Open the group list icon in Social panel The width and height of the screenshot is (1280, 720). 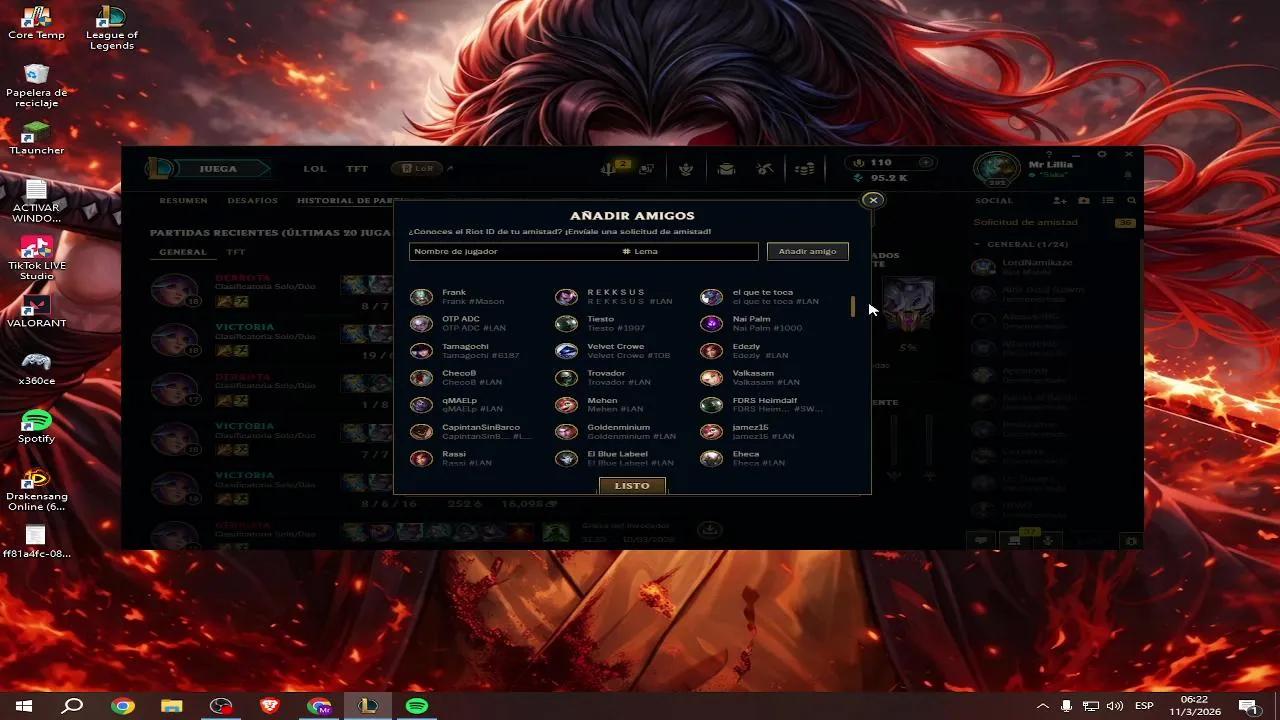click(1108, 200)
